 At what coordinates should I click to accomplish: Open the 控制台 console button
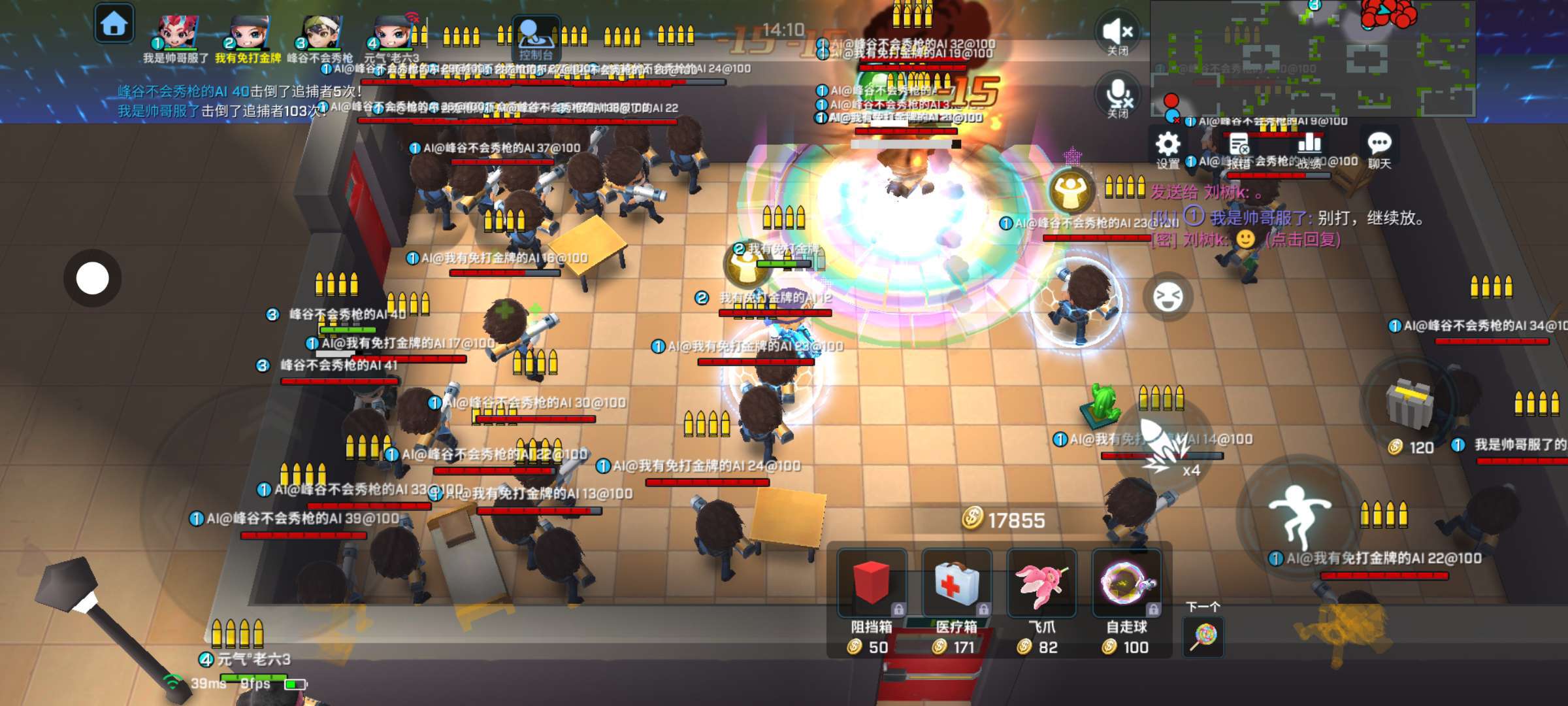click(x=536, y=38)
